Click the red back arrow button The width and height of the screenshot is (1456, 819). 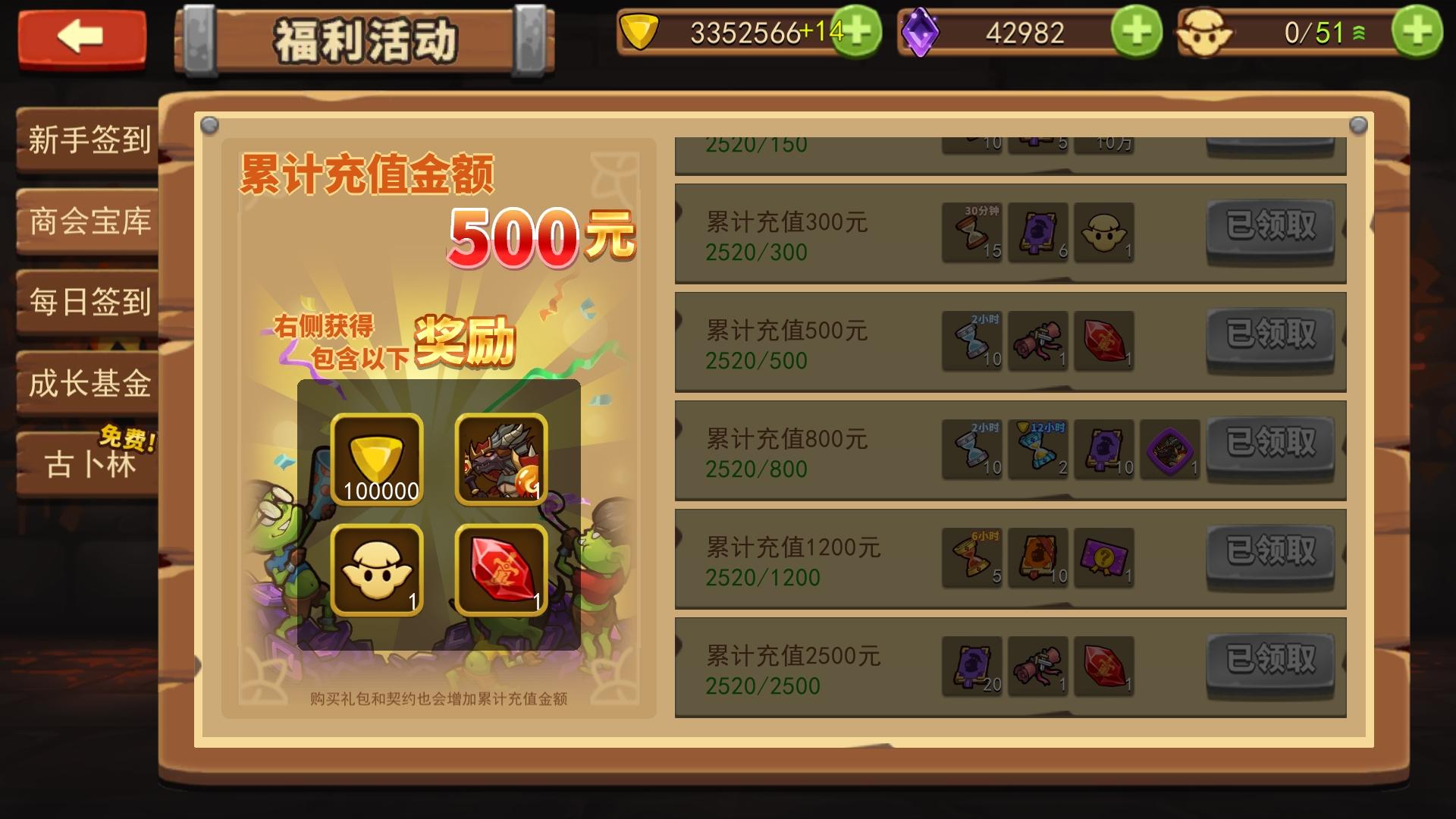[82, 36]
